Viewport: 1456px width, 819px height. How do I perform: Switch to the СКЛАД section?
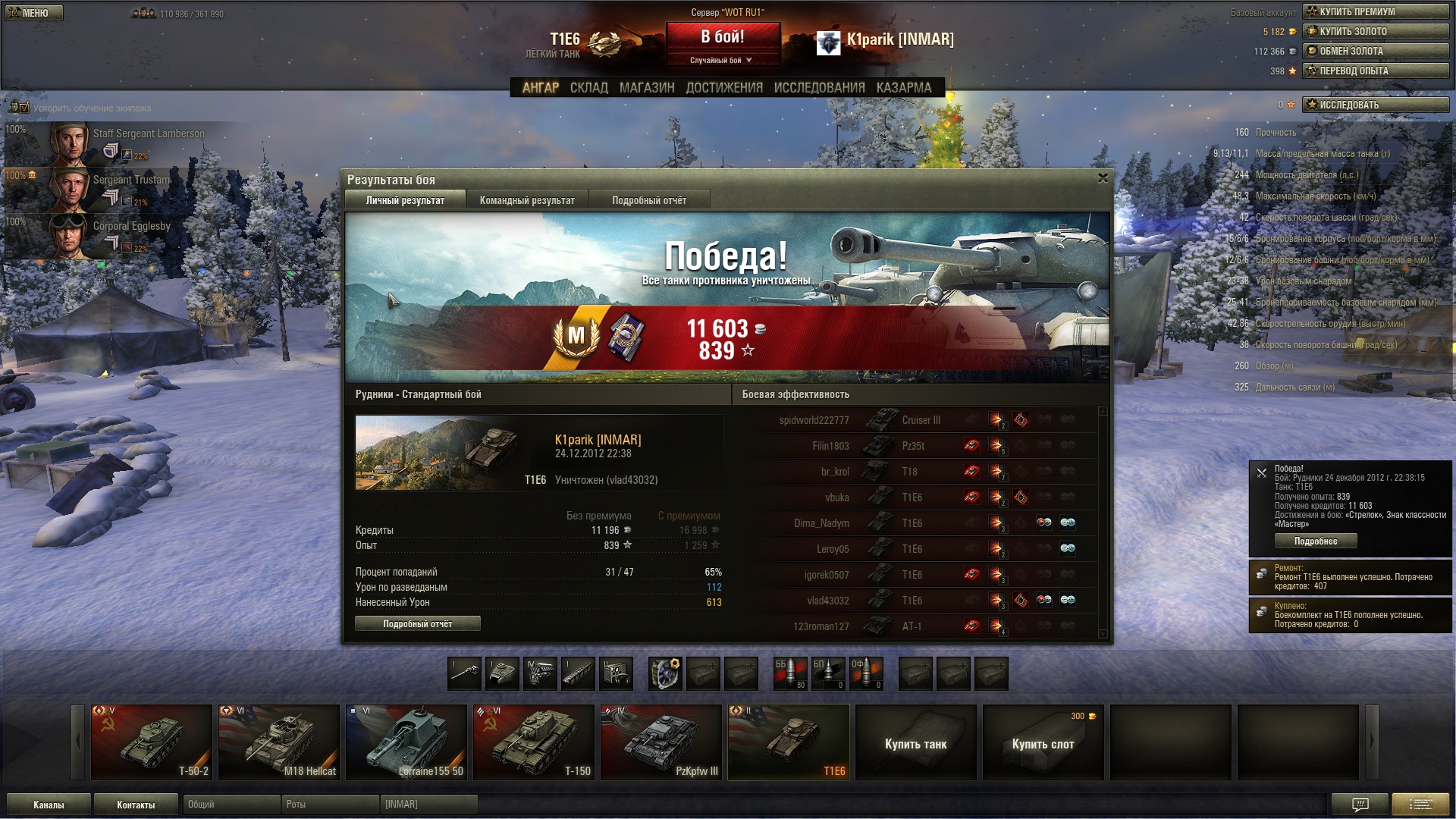pyautogui.click(x=588, y=88)
